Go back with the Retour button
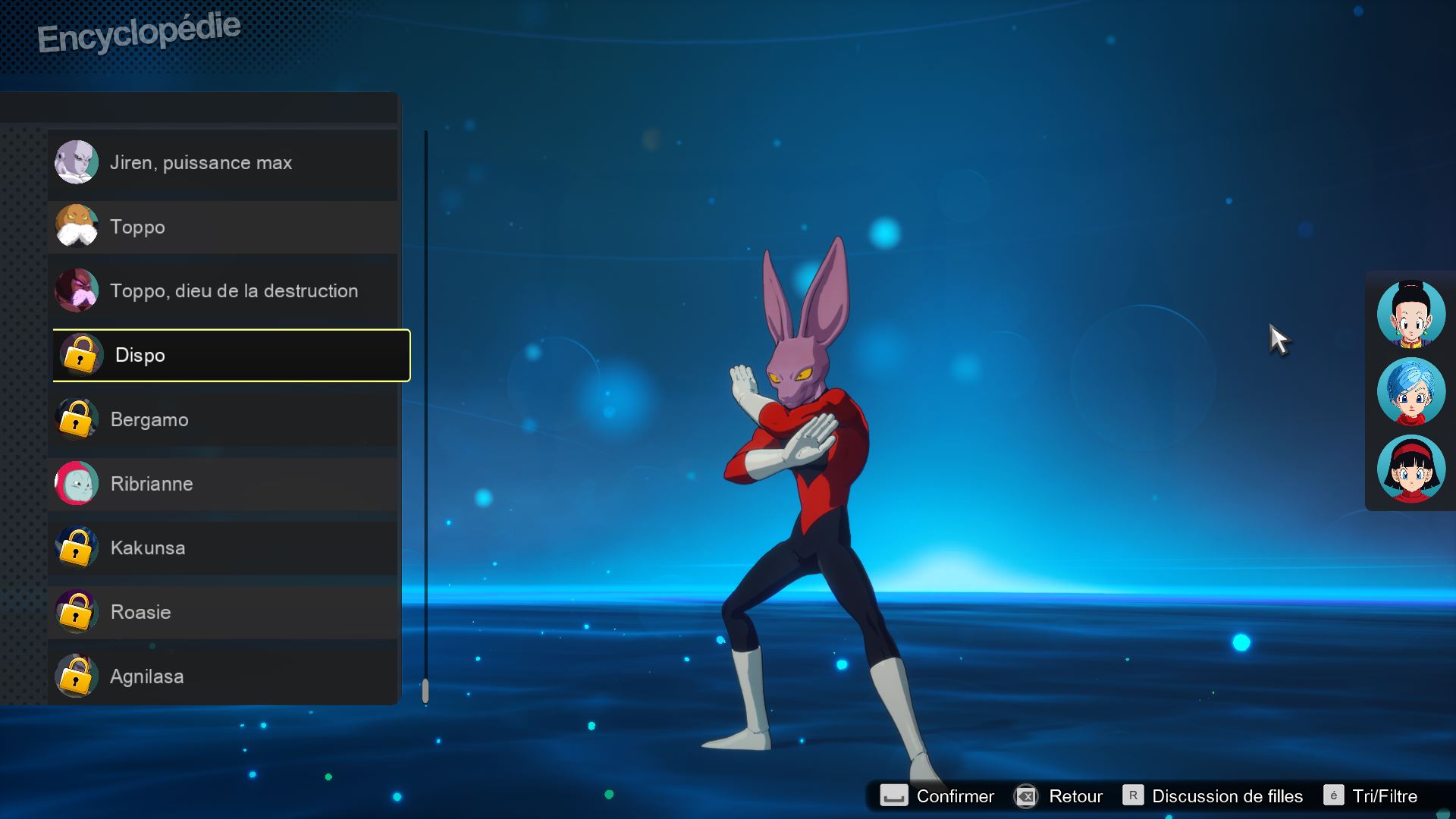 (x=1059, y=796)
